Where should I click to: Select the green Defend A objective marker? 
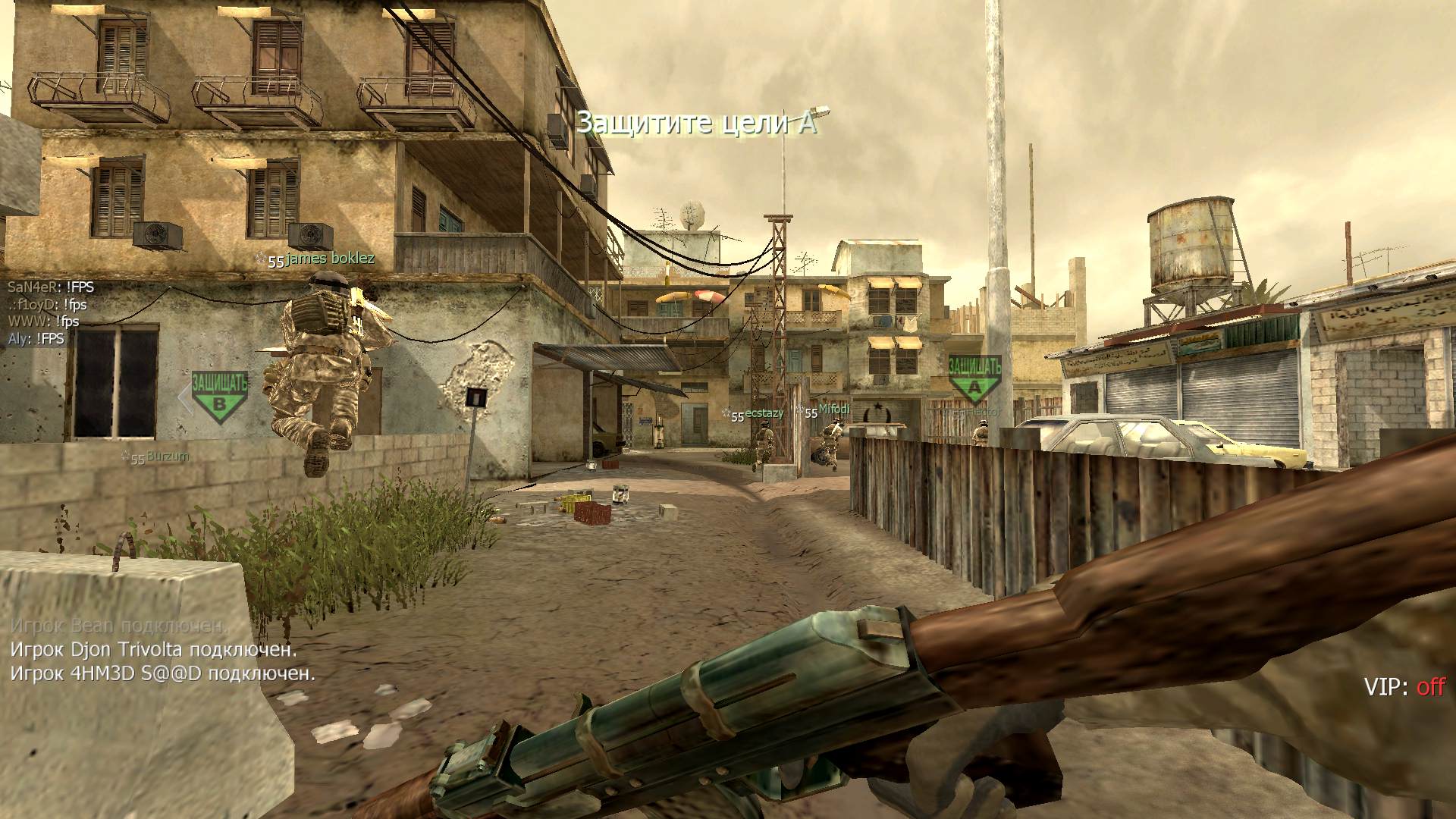click(x=974, y=378)
